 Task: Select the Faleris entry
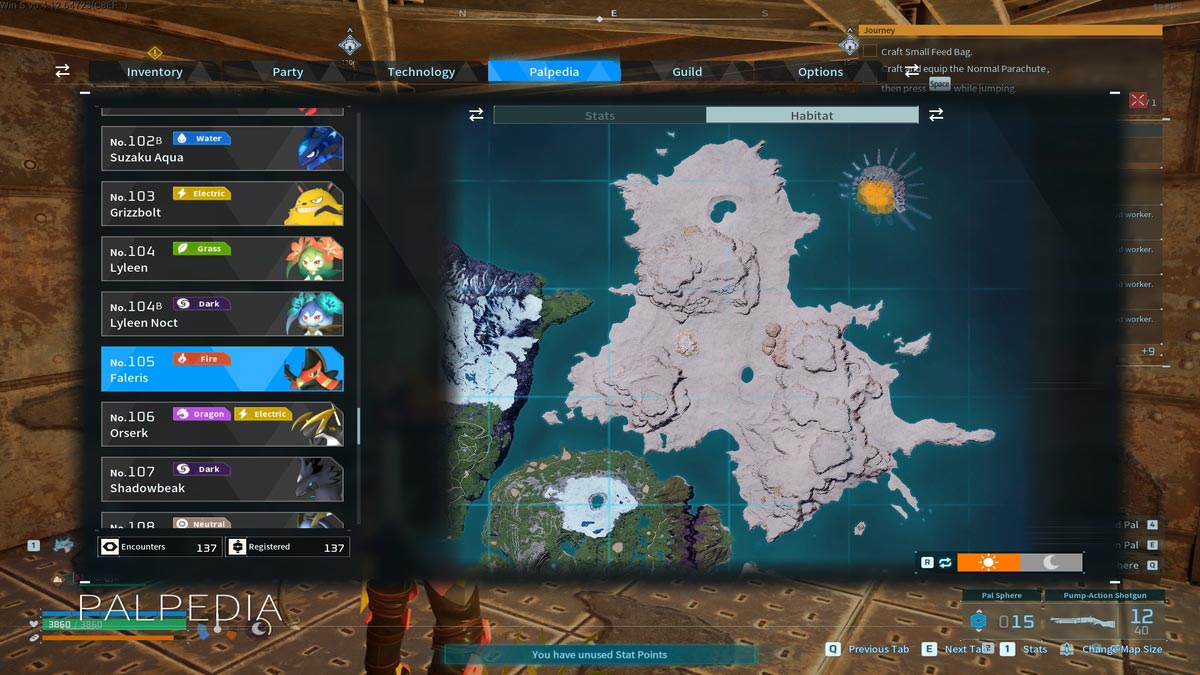click(222, 369)
